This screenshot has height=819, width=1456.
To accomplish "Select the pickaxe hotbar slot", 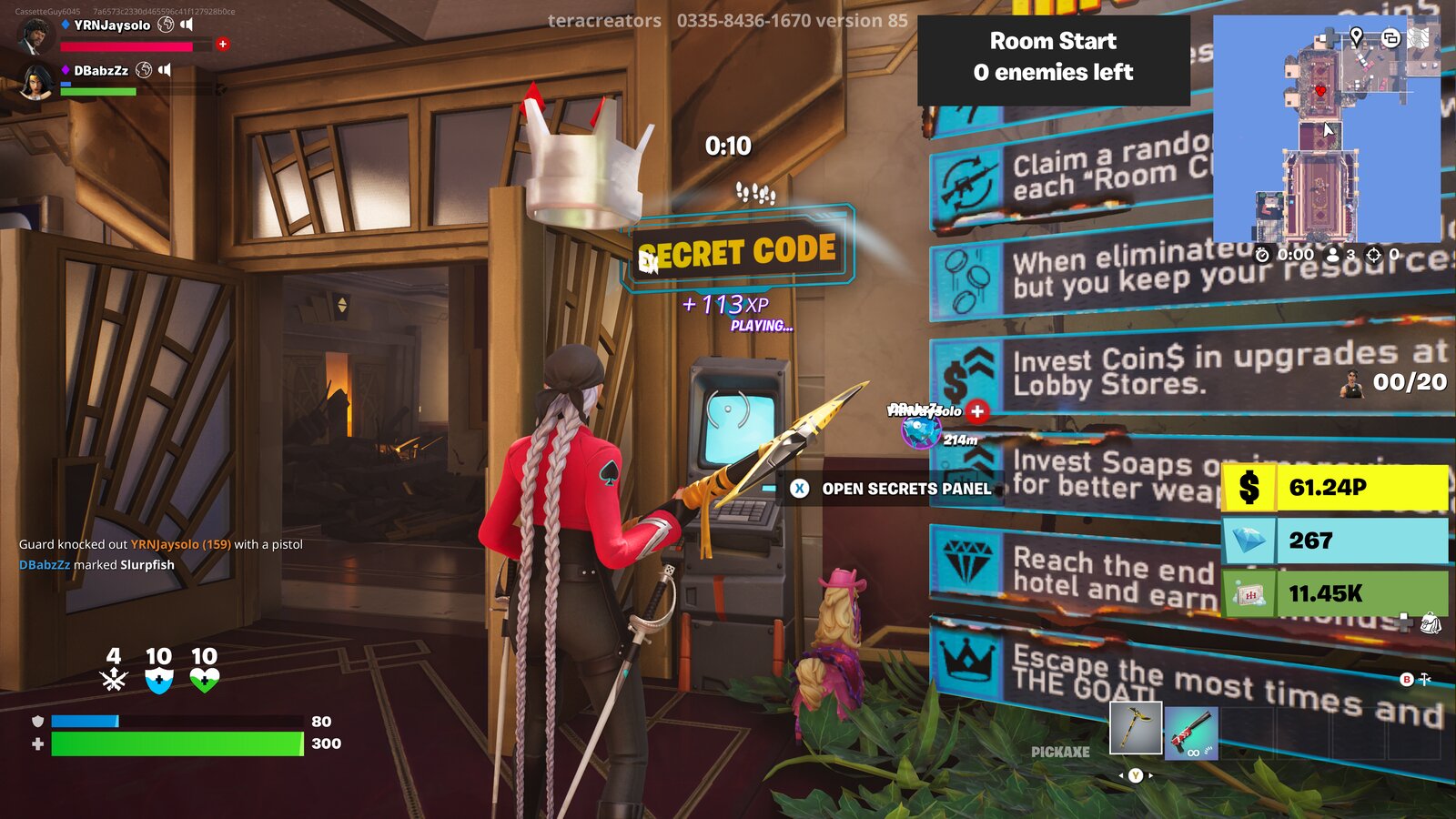I will click(1136, 728).
